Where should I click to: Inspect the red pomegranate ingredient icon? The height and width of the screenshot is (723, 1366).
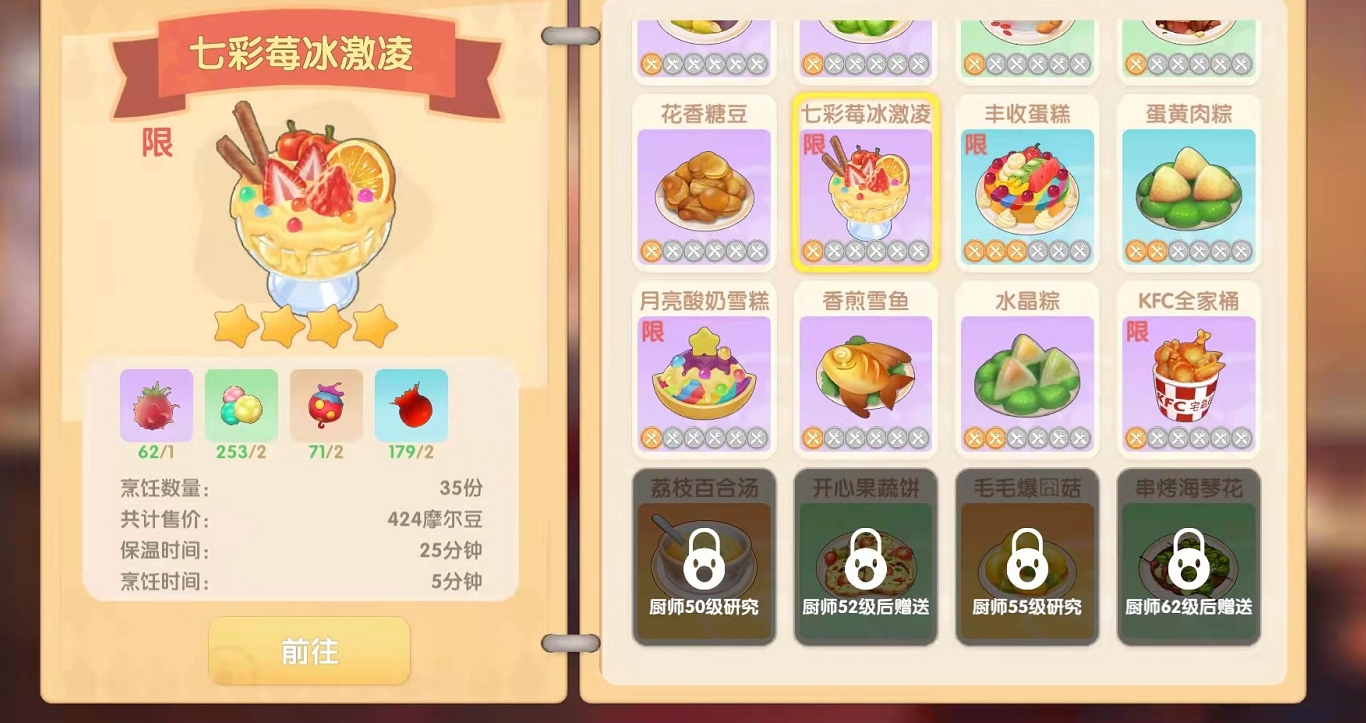point(411,405)
